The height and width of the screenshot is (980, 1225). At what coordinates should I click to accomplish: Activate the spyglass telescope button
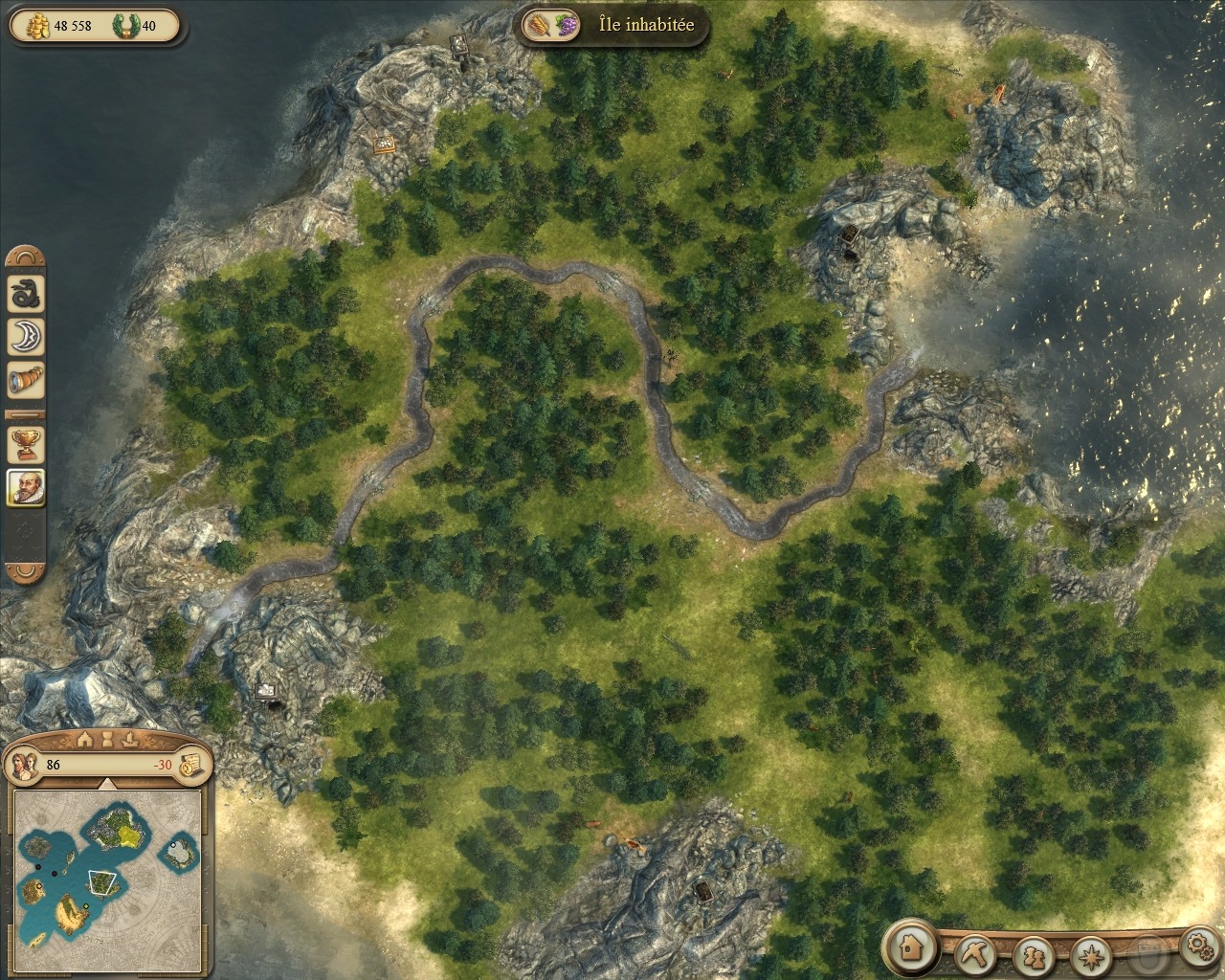tap(26, 380)
